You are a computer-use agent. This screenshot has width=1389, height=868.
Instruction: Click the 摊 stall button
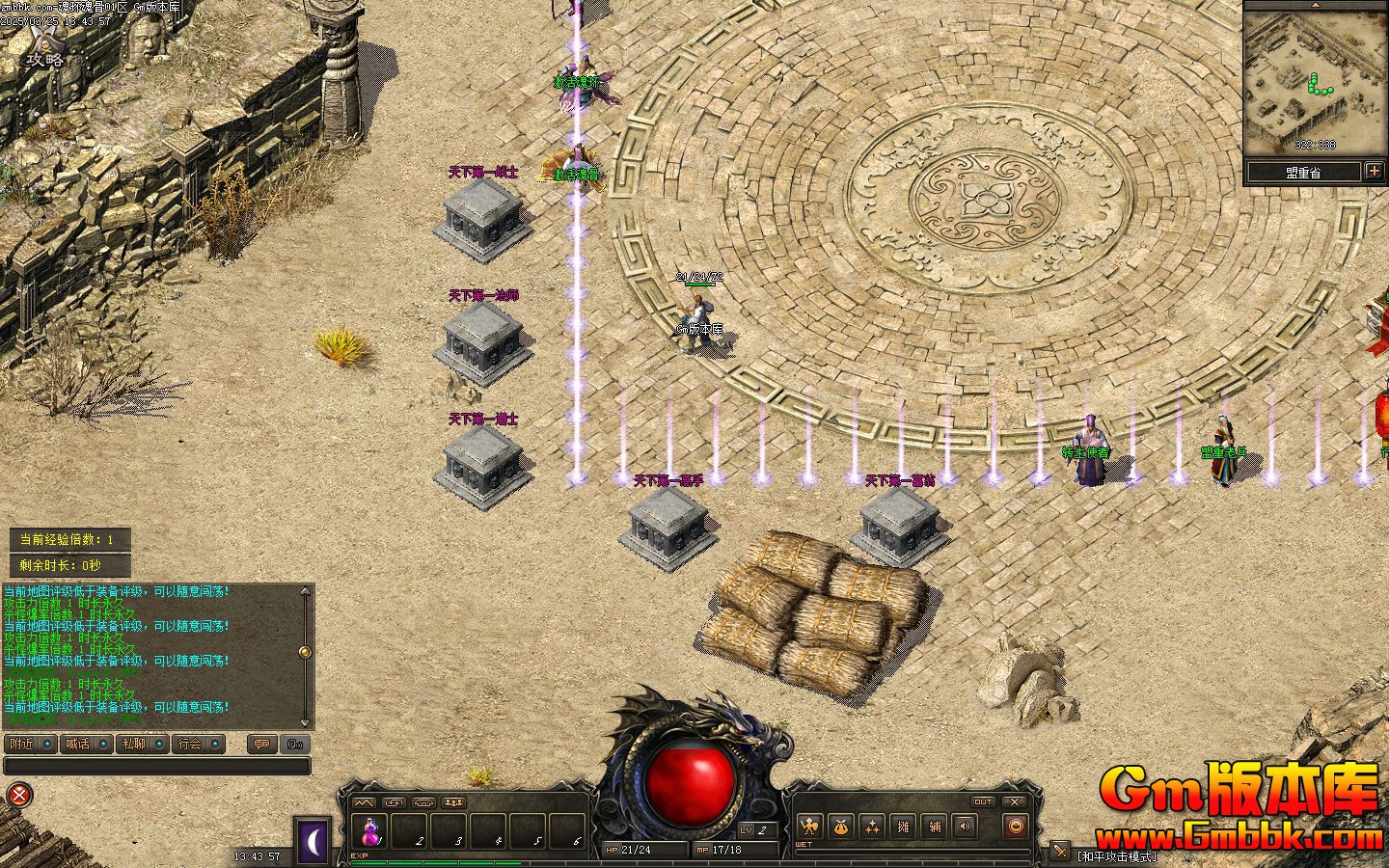(904, 827)
